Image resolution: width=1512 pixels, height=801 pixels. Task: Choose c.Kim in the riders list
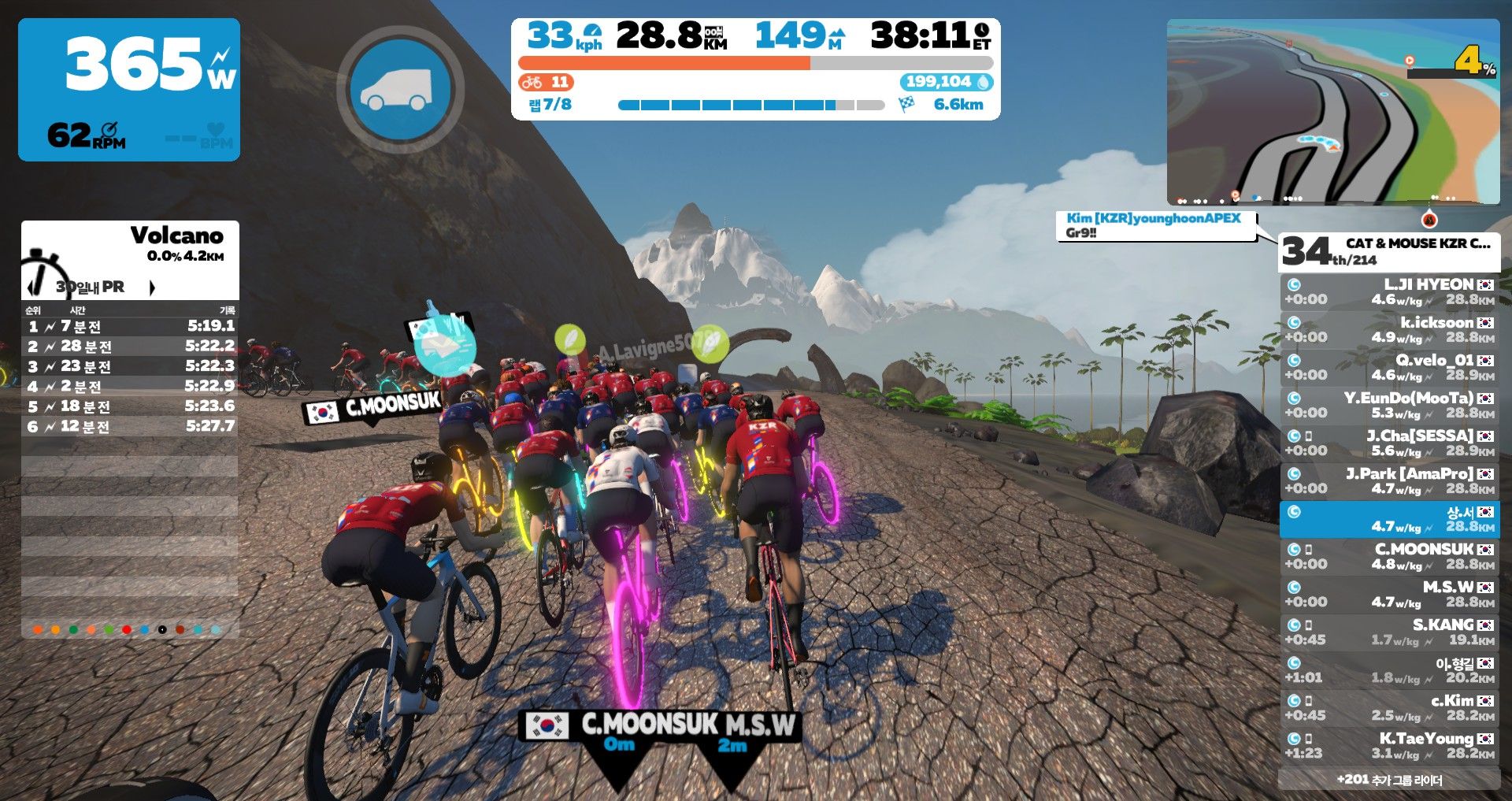(1389, 707)
